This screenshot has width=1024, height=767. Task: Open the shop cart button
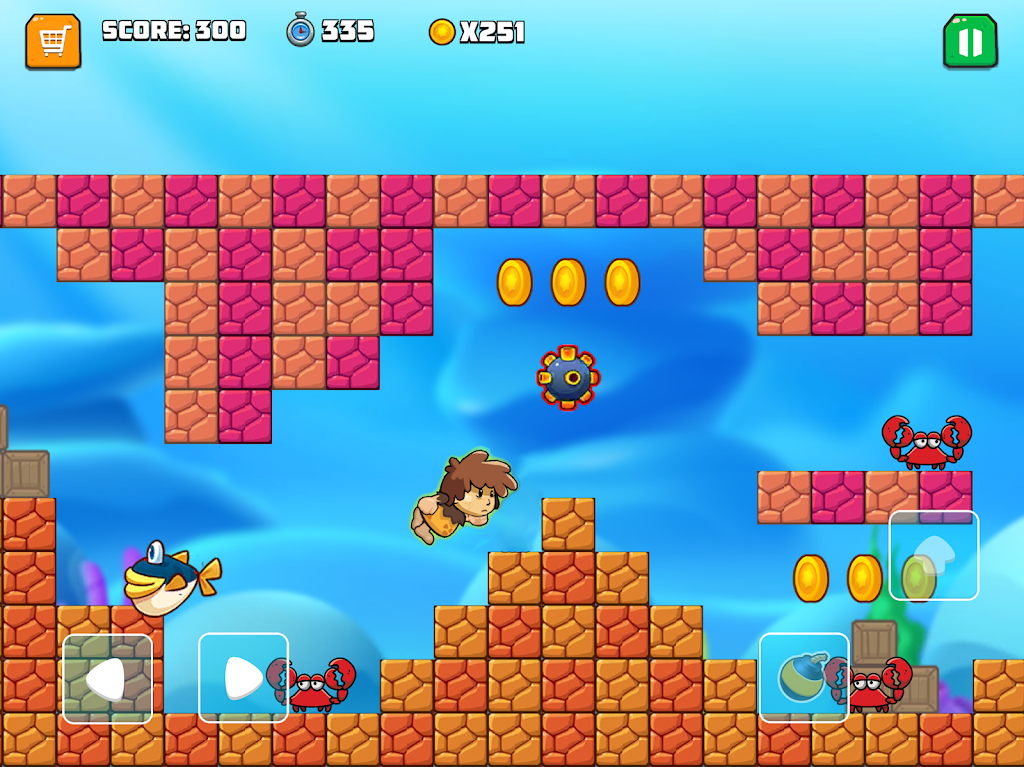(x=53, y=42)
